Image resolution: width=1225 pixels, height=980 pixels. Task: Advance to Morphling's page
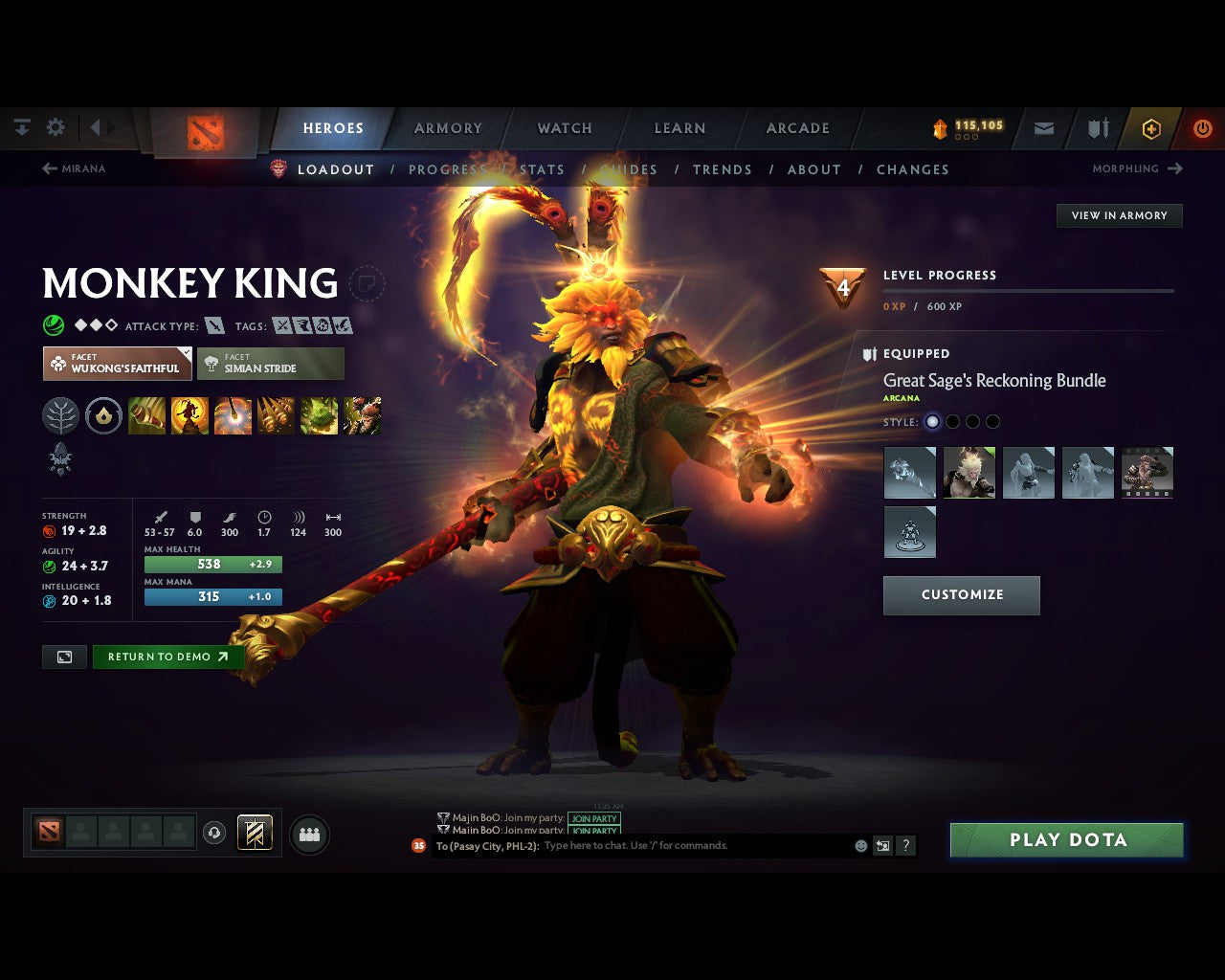coord(1137,168)
